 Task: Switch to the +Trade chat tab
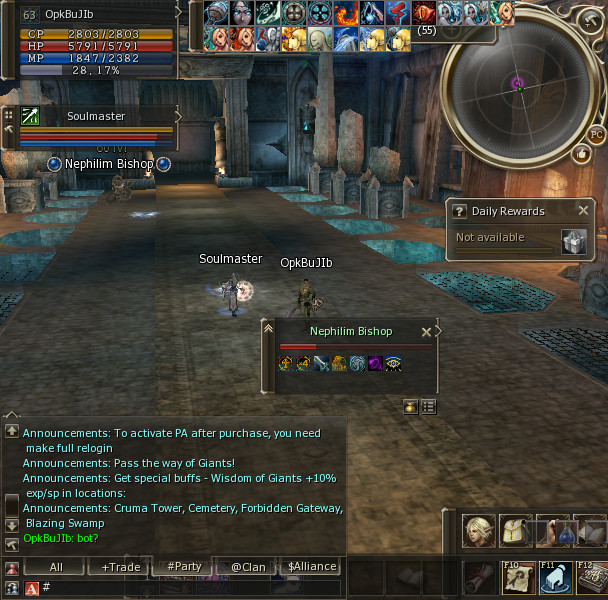pyautogui.click(x=121, y=567)
